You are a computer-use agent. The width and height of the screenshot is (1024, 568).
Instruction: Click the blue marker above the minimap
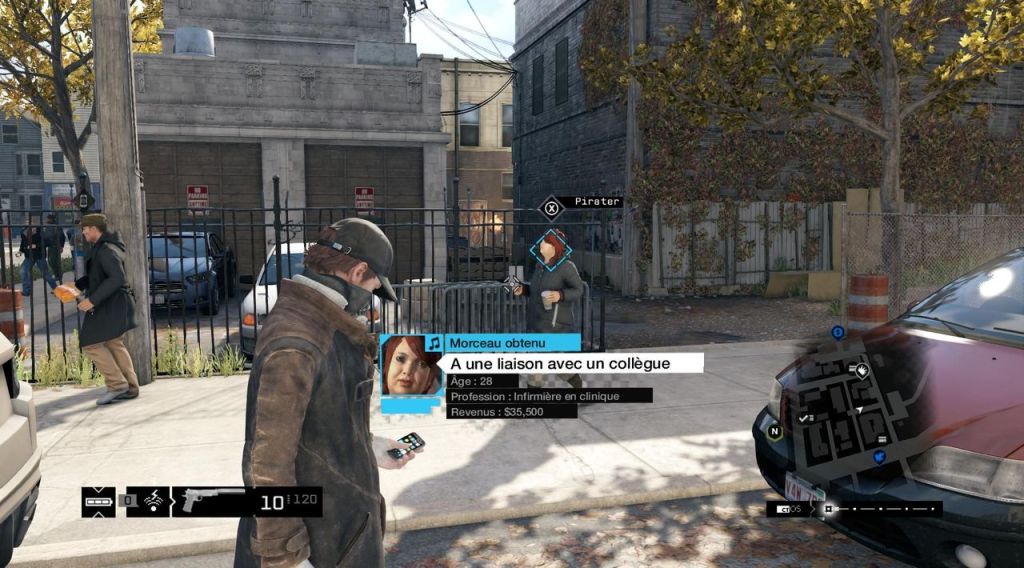838,332
